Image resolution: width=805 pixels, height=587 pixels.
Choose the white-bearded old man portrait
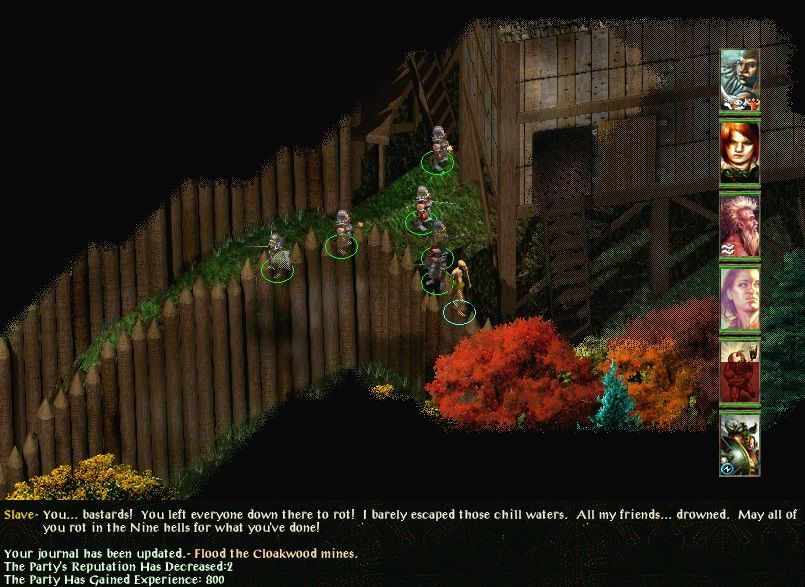coord(740,225)
